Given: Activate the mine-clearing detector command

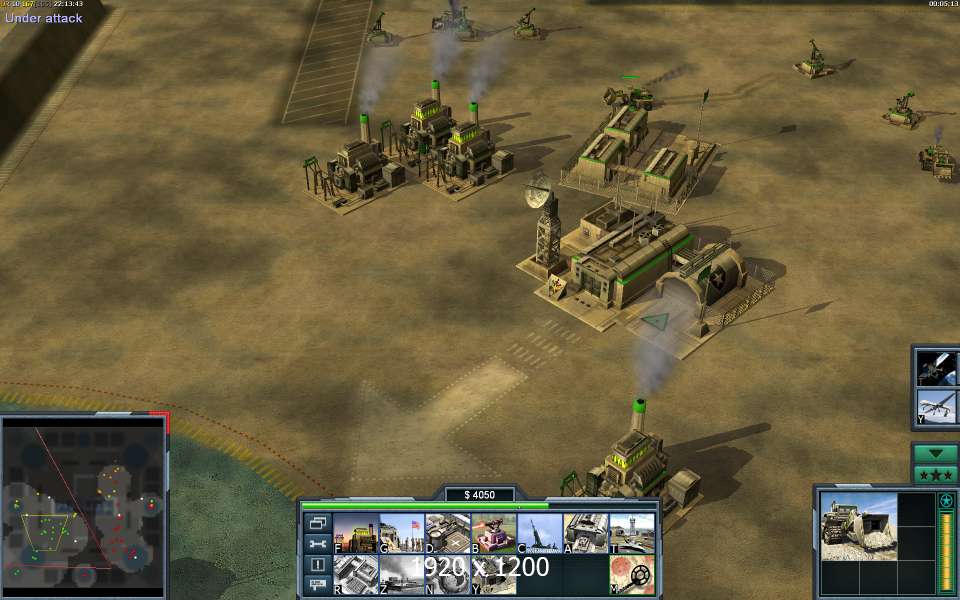Looking at the screenshot, I should [631, 575].
